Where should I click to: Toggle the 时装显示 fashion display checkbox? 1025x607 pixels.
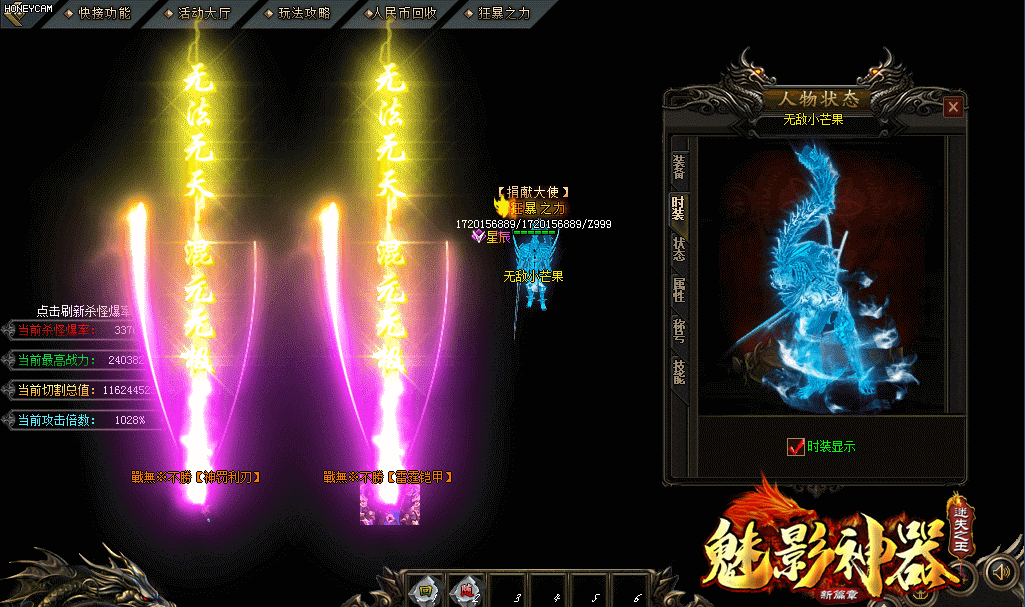tap(796, 447)
